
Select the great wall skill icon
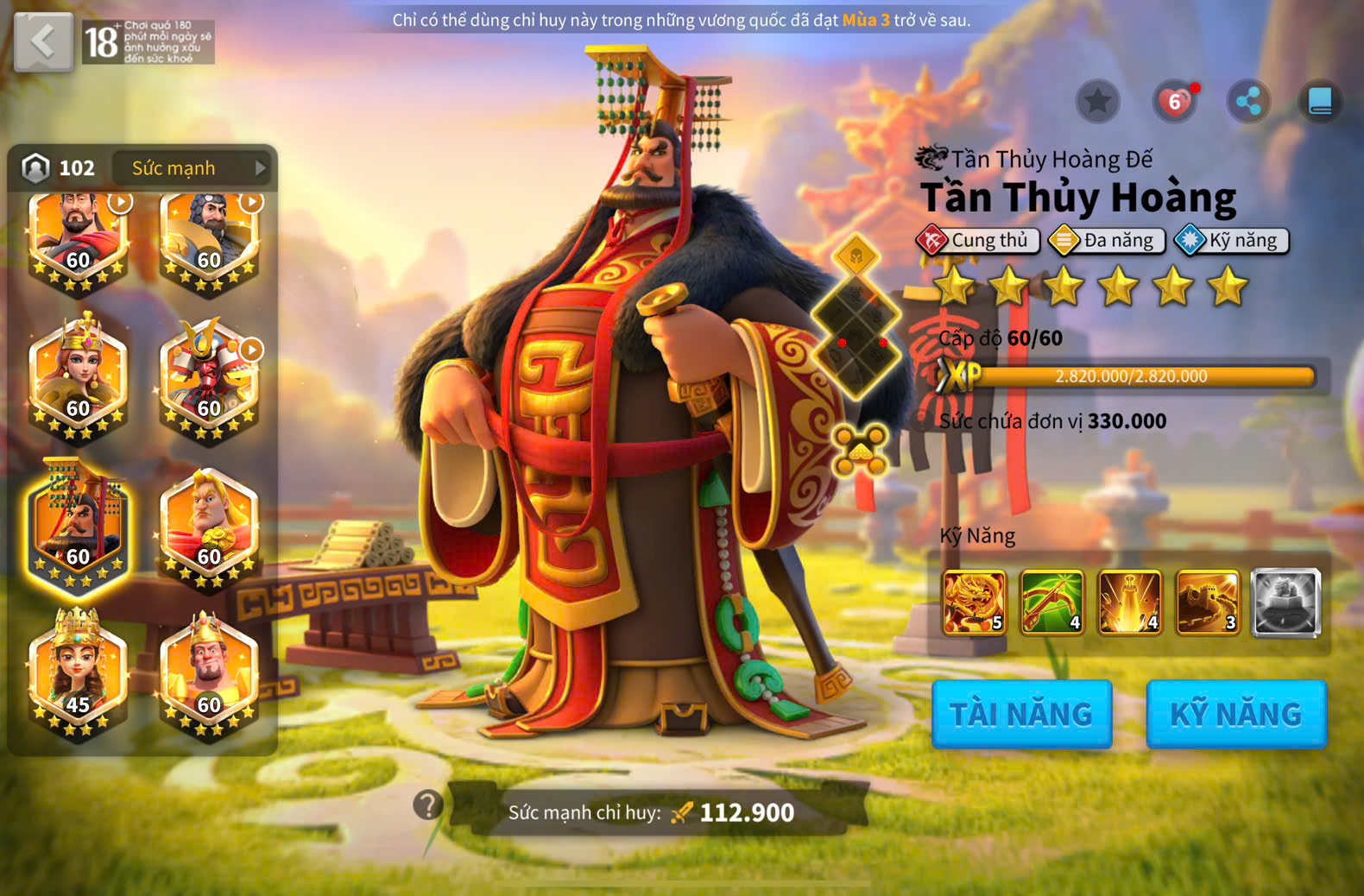tap(1207, 602)
